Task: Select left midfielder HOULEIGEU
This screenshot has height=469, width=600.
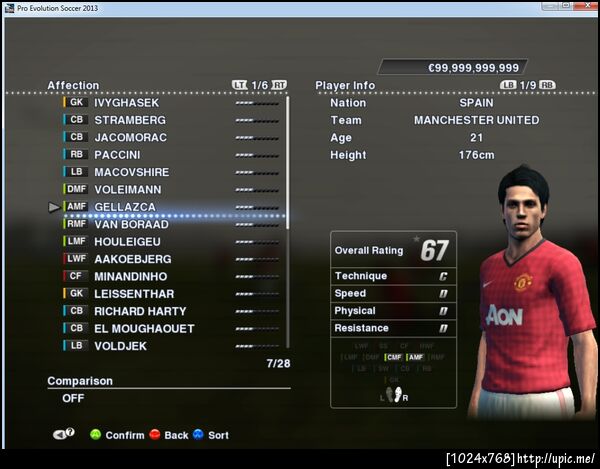Action: tap(129, 242)
